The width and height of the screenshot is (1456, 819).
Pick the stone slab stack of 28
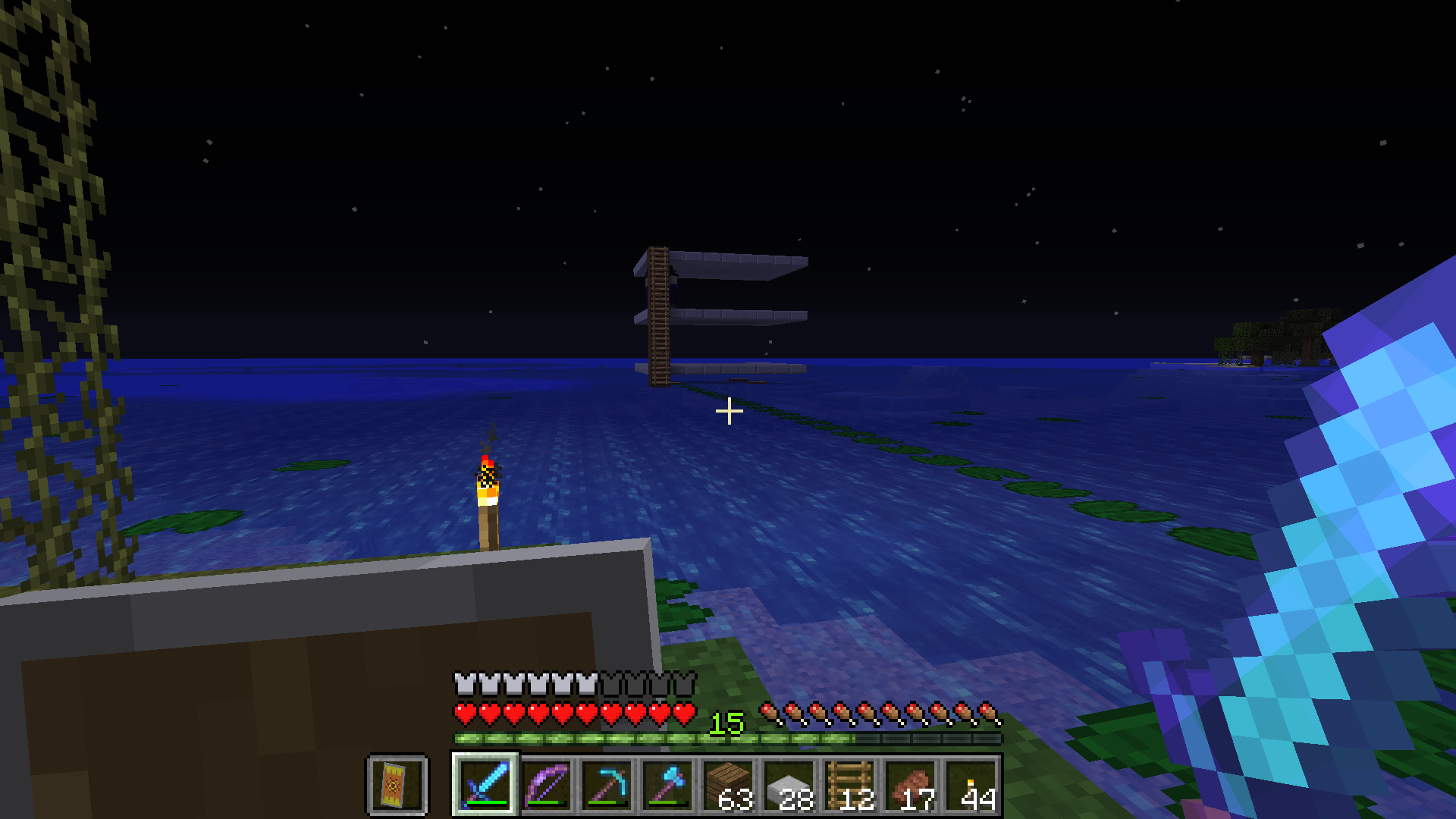coord(789,785)
